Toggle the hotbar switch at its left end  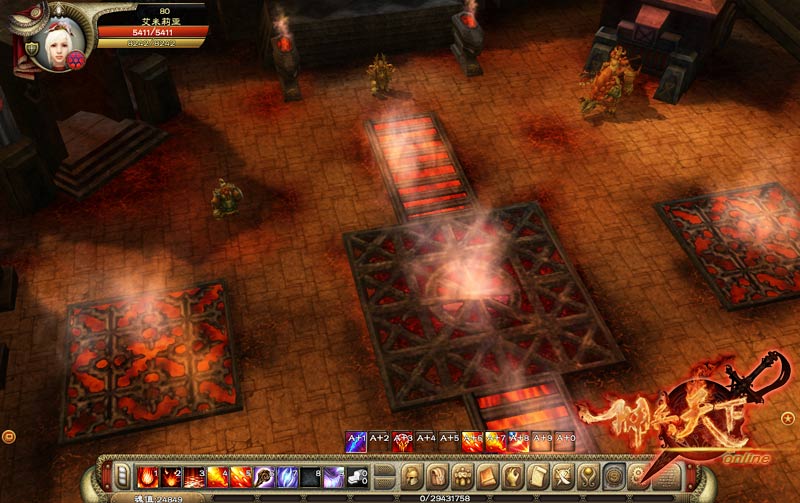(x=121, y=475)
